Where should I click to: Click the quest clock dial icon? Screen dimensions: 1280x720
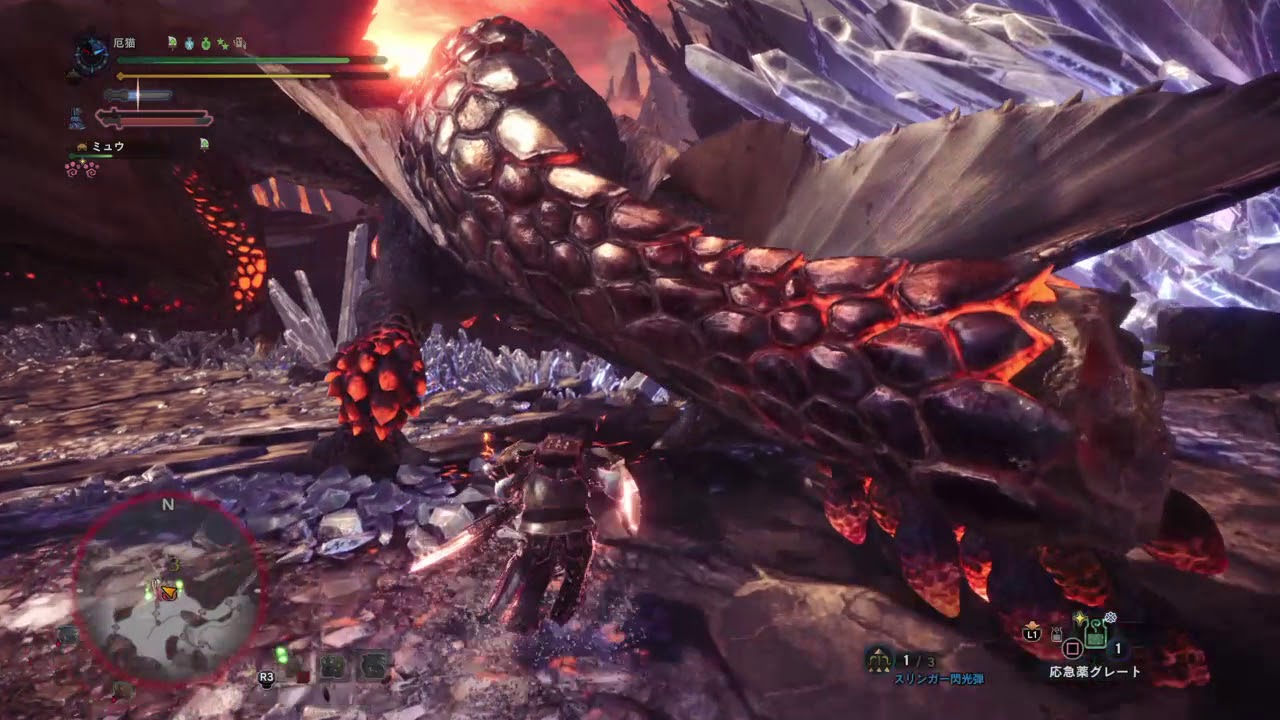click(91, 55)
